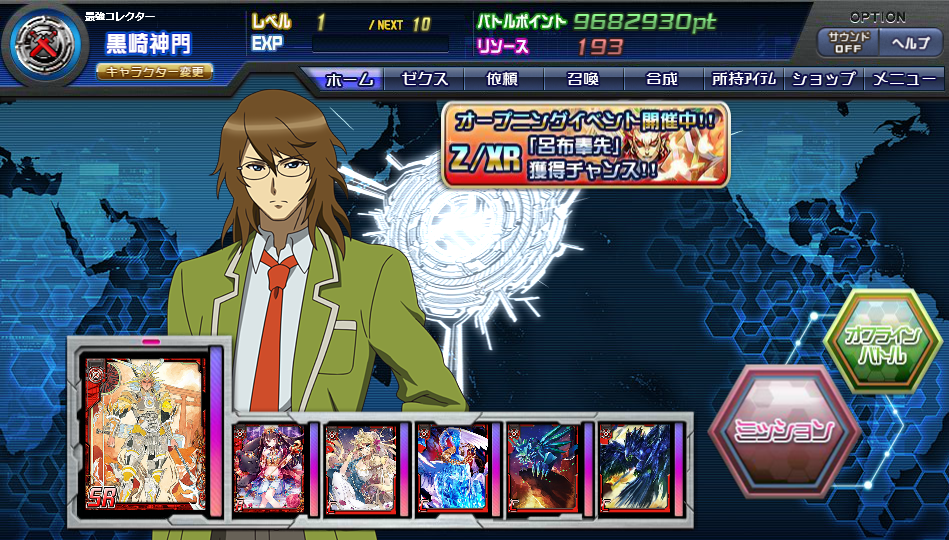This screenshot has width=949, height=540.
Task: Open the 呂布奉先 opening event banner
Action: pos(585,146)
